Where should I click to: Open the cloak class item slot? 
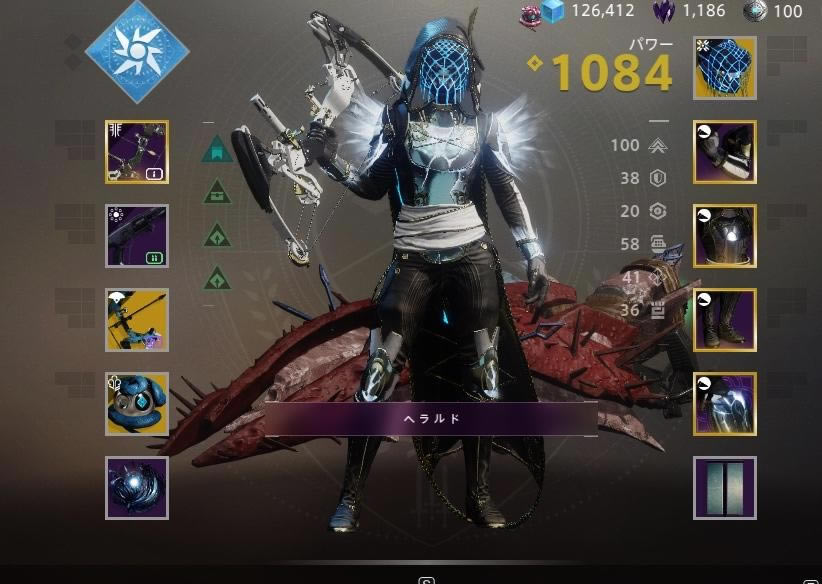pyautogui.click(x=725, y=404)
